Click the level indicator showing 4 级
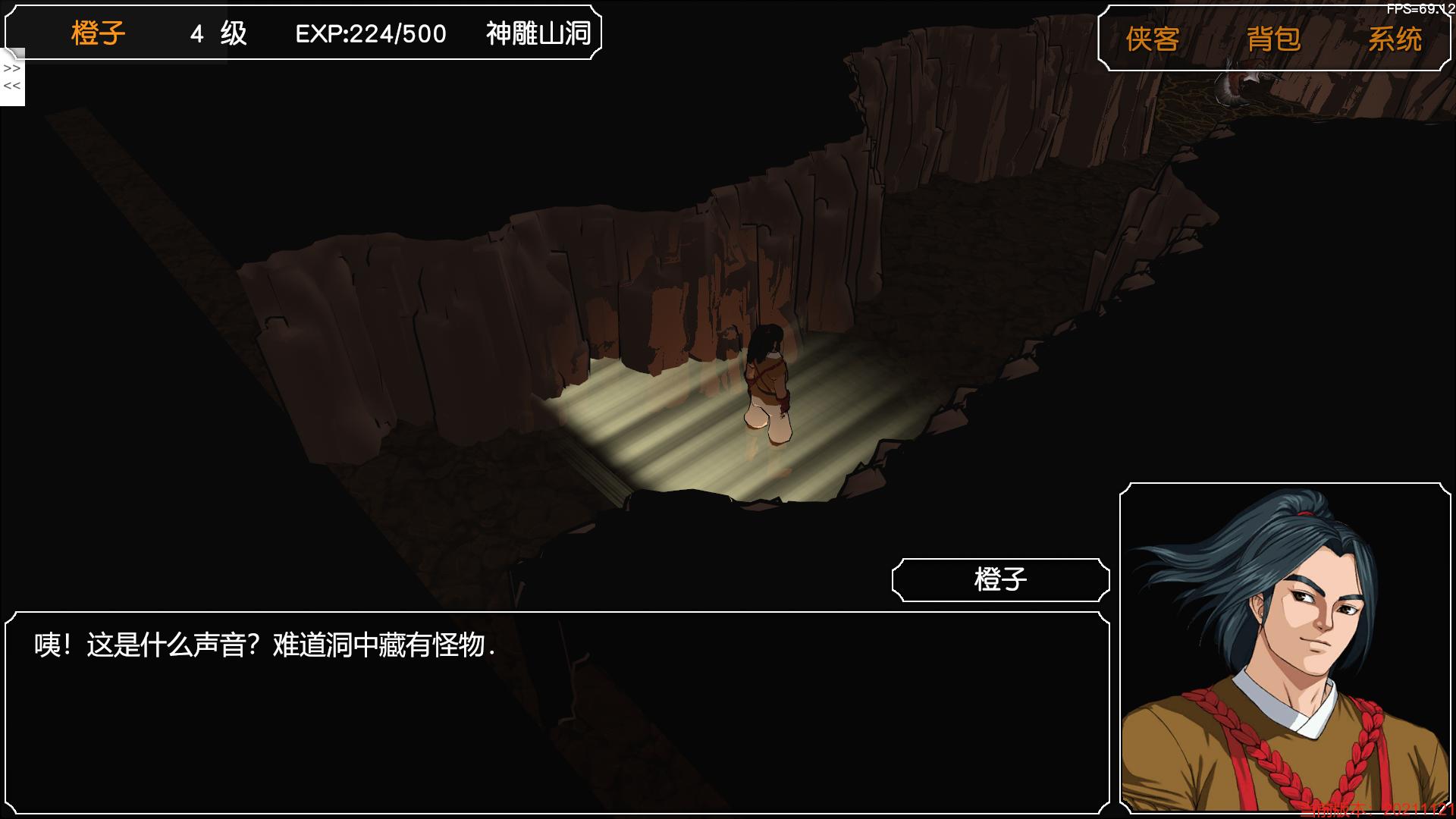The image size is (1456, 819). tap(218, 34)
